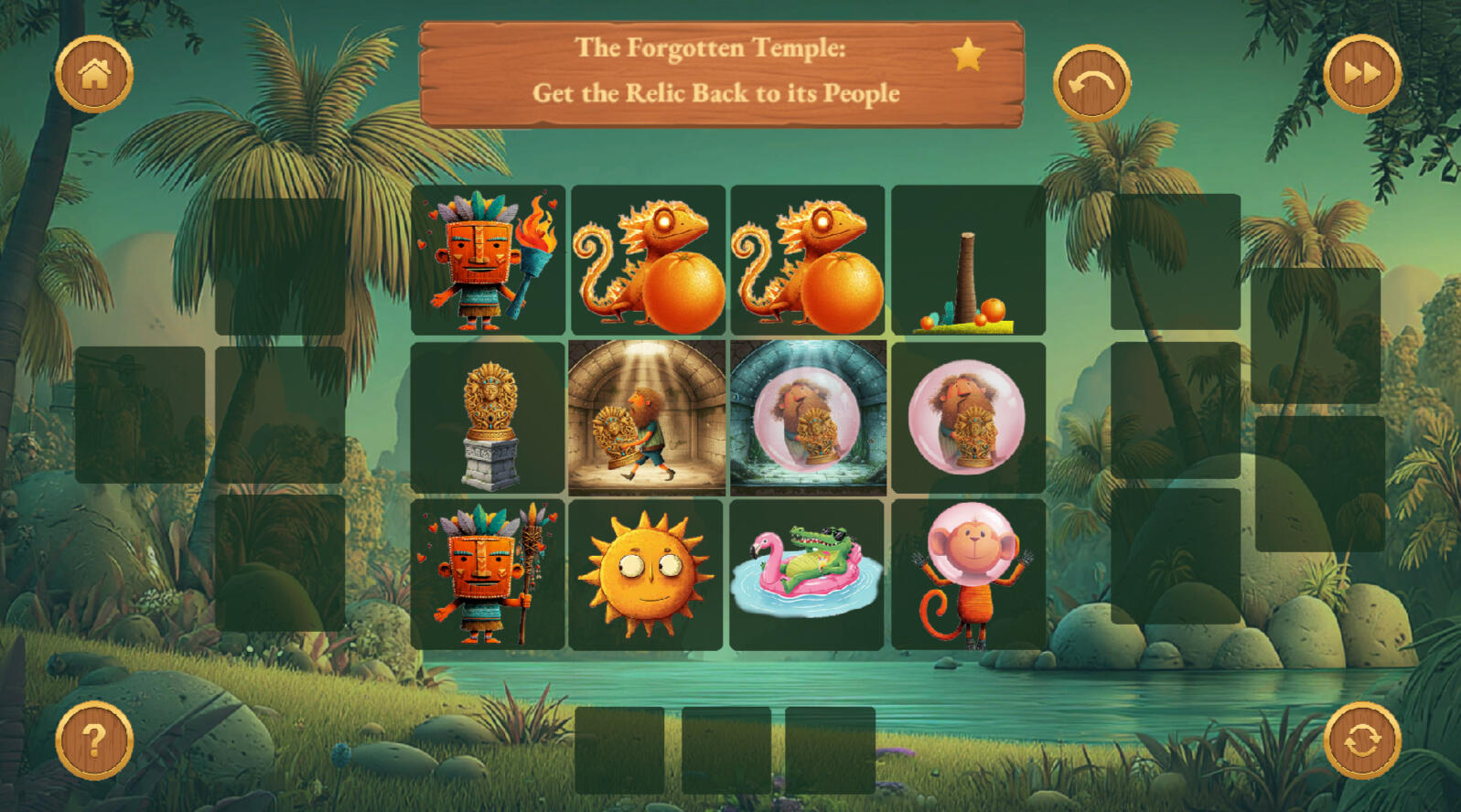Choose the monkey with bubble helmet tile

[x=968, y=574]
